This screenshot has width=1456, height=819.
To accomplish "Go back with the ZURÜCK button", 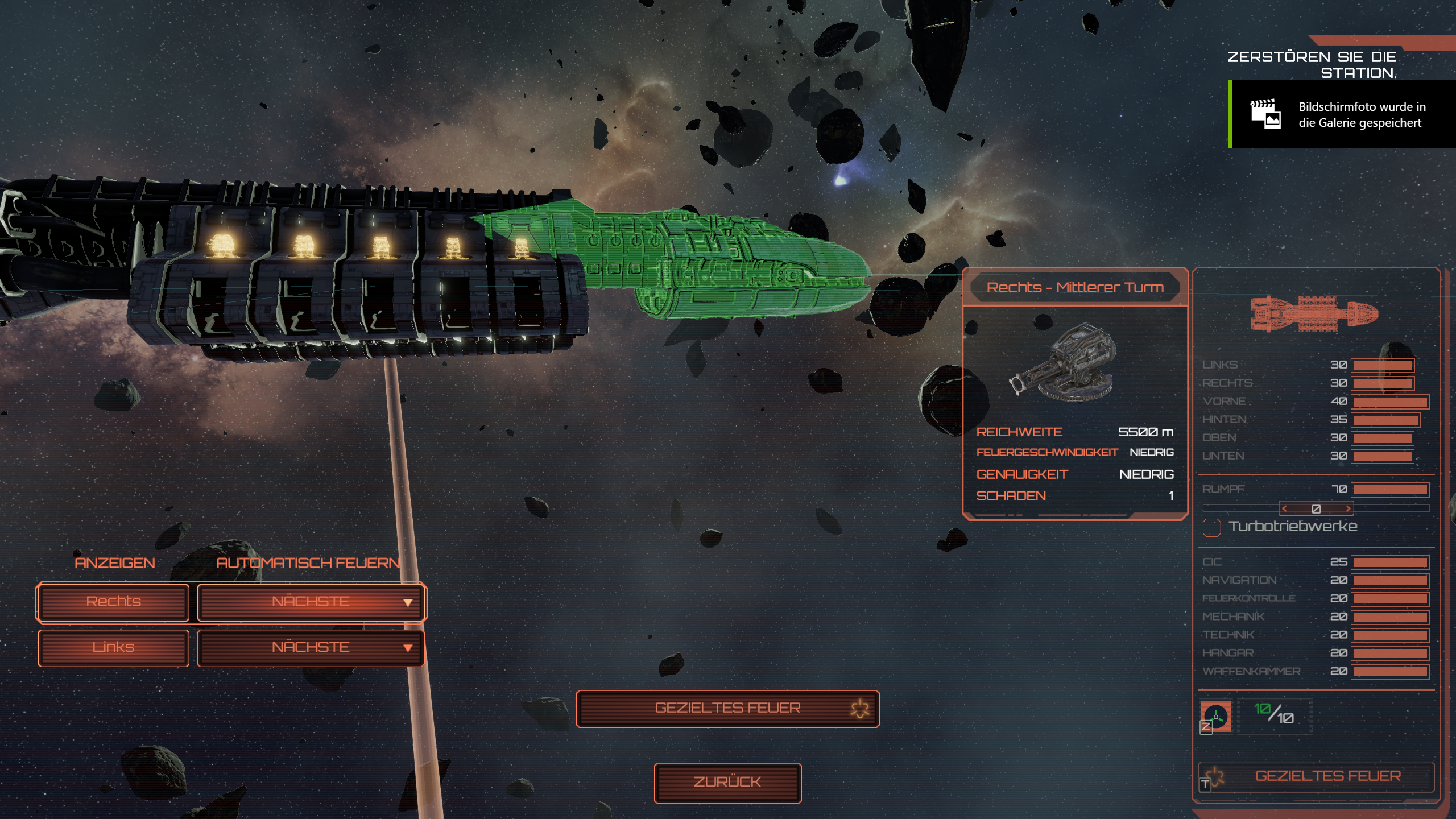I will 727,783.
